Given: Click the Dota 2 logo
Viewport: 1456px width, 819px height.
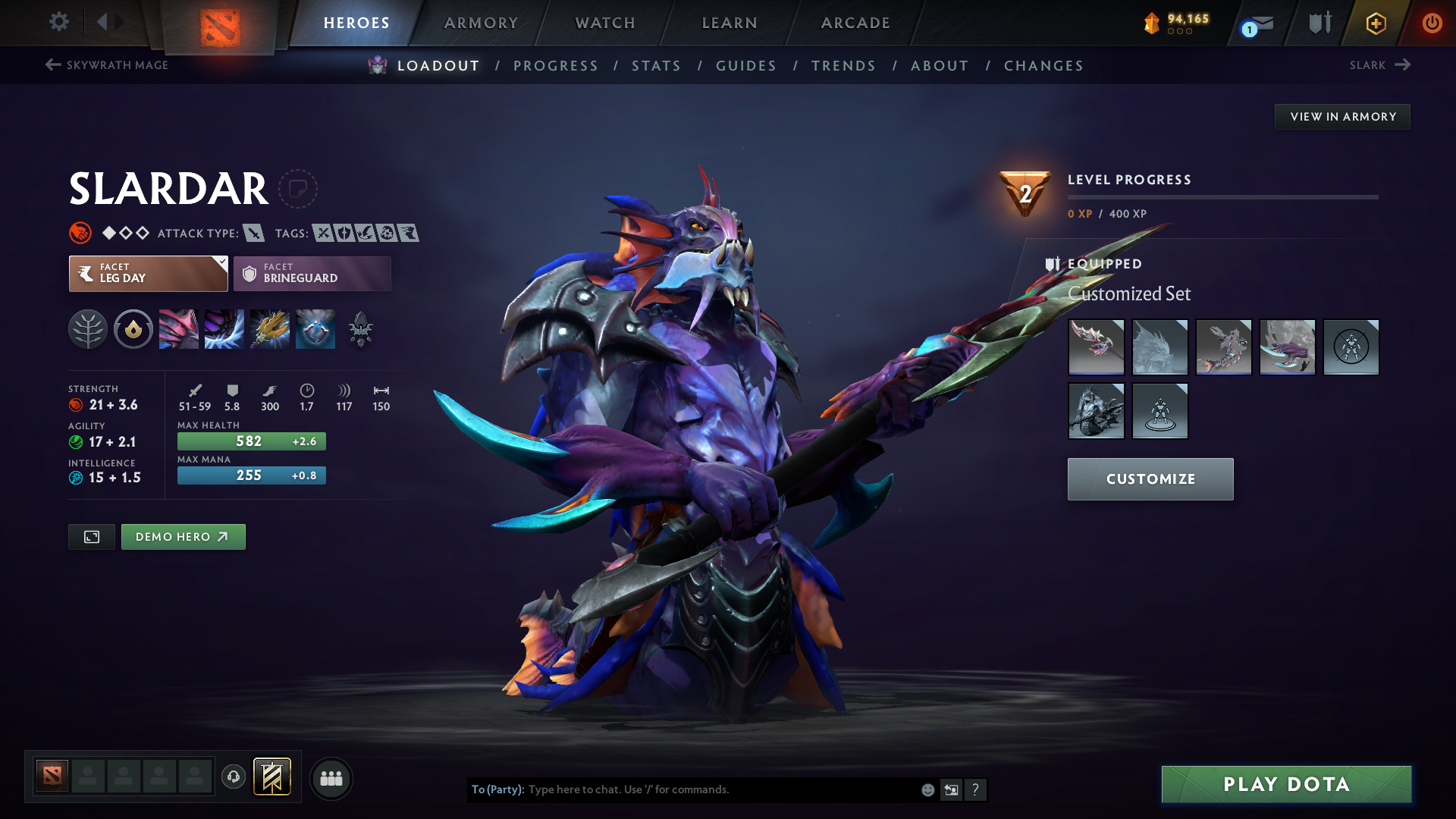Looking at the screenshot, I should (221, 23).
